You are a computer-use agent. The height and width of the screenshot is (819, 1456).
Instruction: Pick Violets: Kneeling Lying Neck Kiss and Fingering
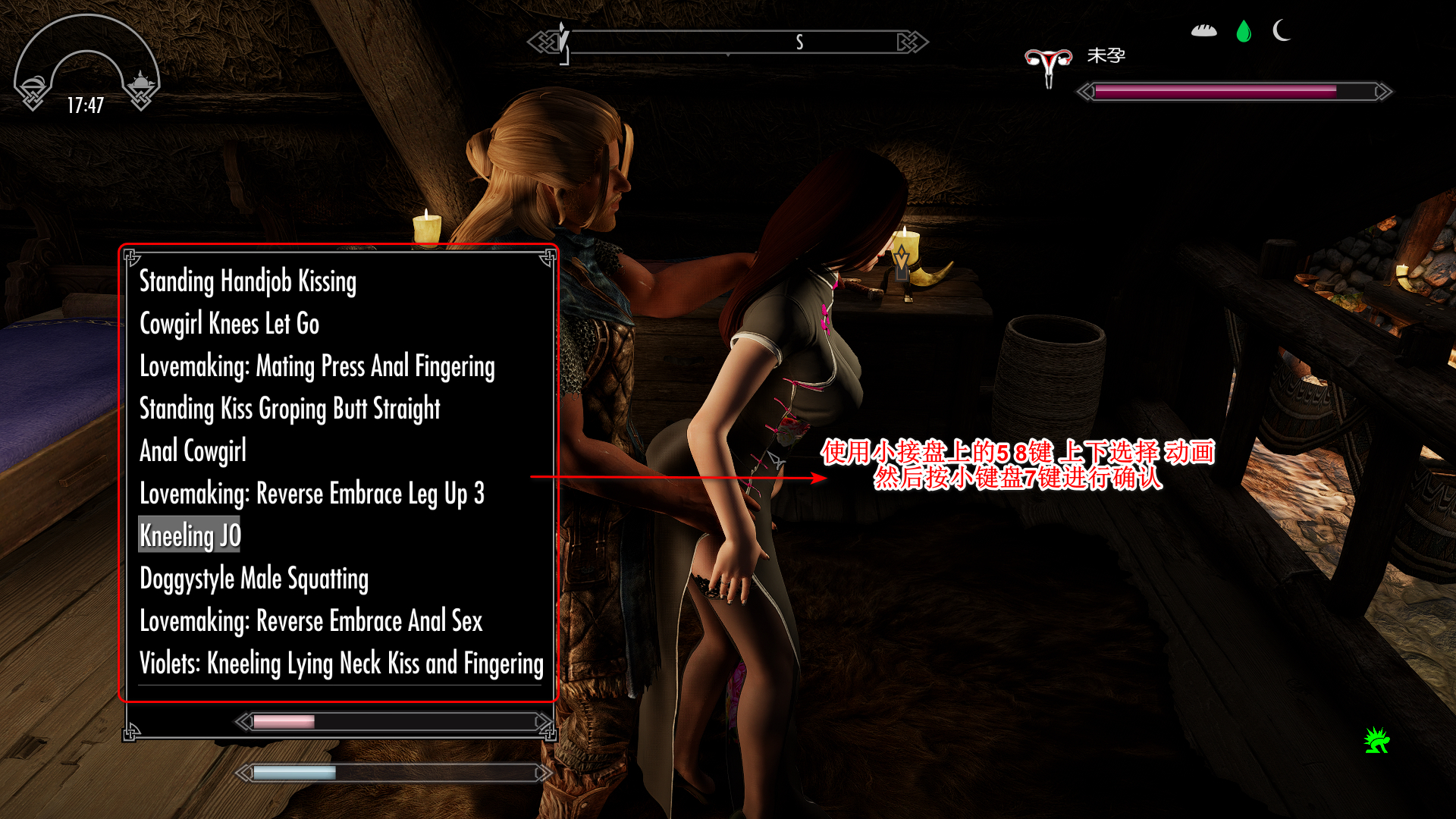coord(341,664)
